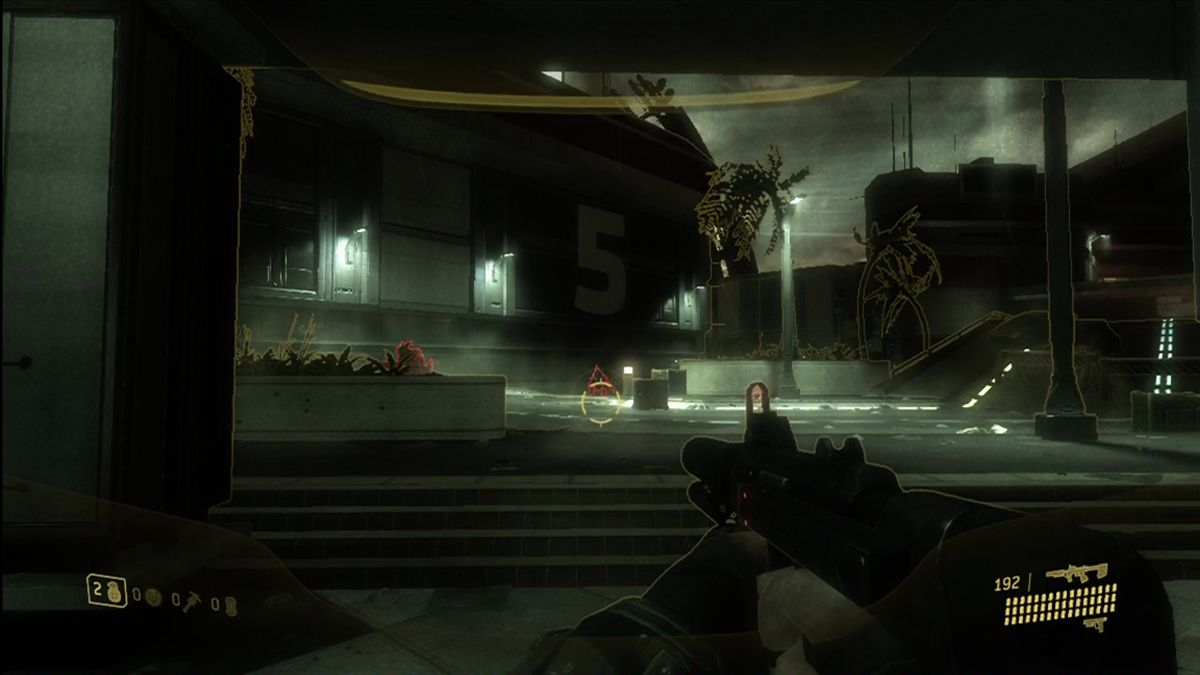Viewport: 1200px width, 675px height.
Task: Click the yellow compass arc
Action: tap(600, 93)
